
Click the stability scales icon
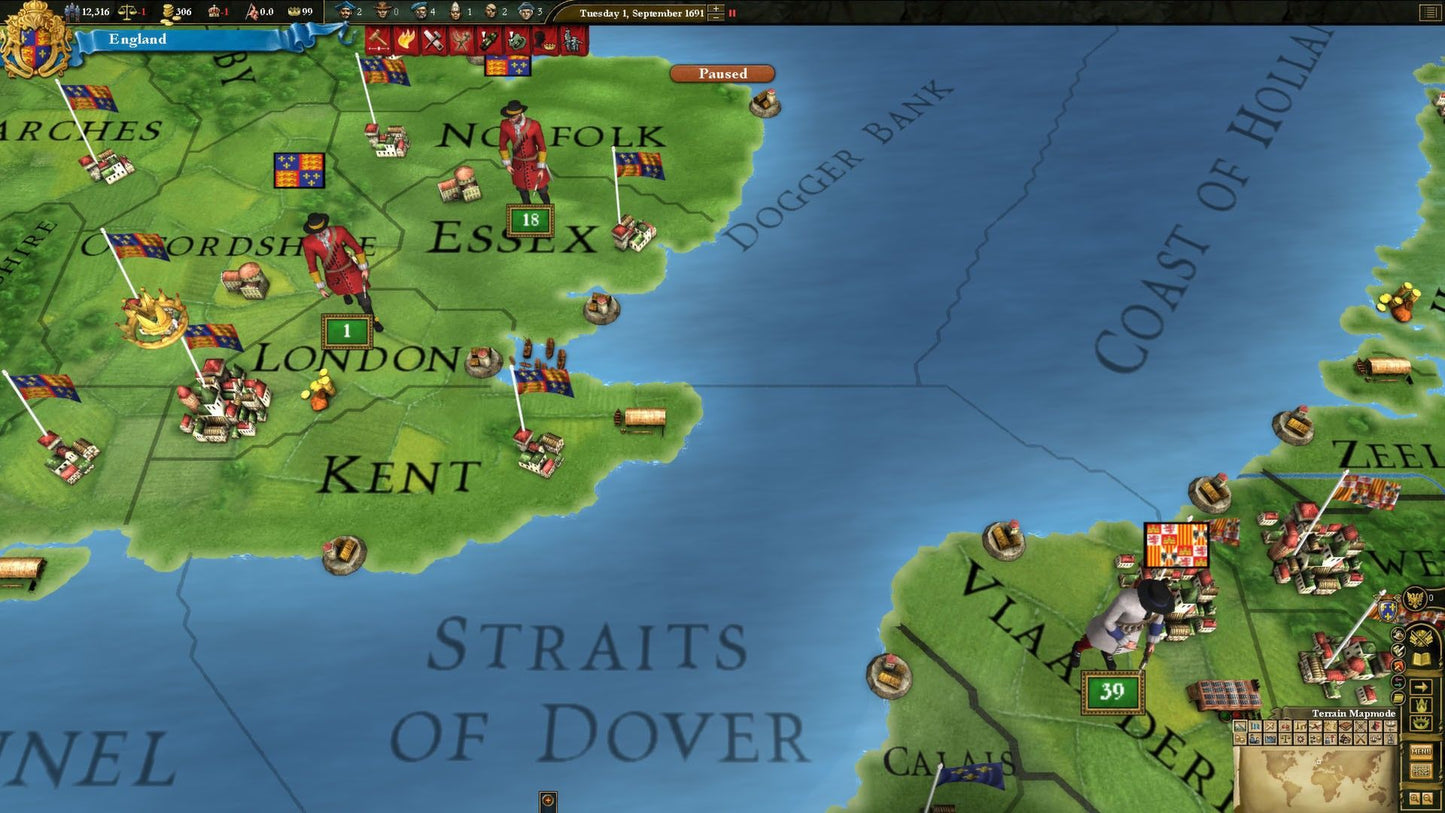[x=127, y=12]
